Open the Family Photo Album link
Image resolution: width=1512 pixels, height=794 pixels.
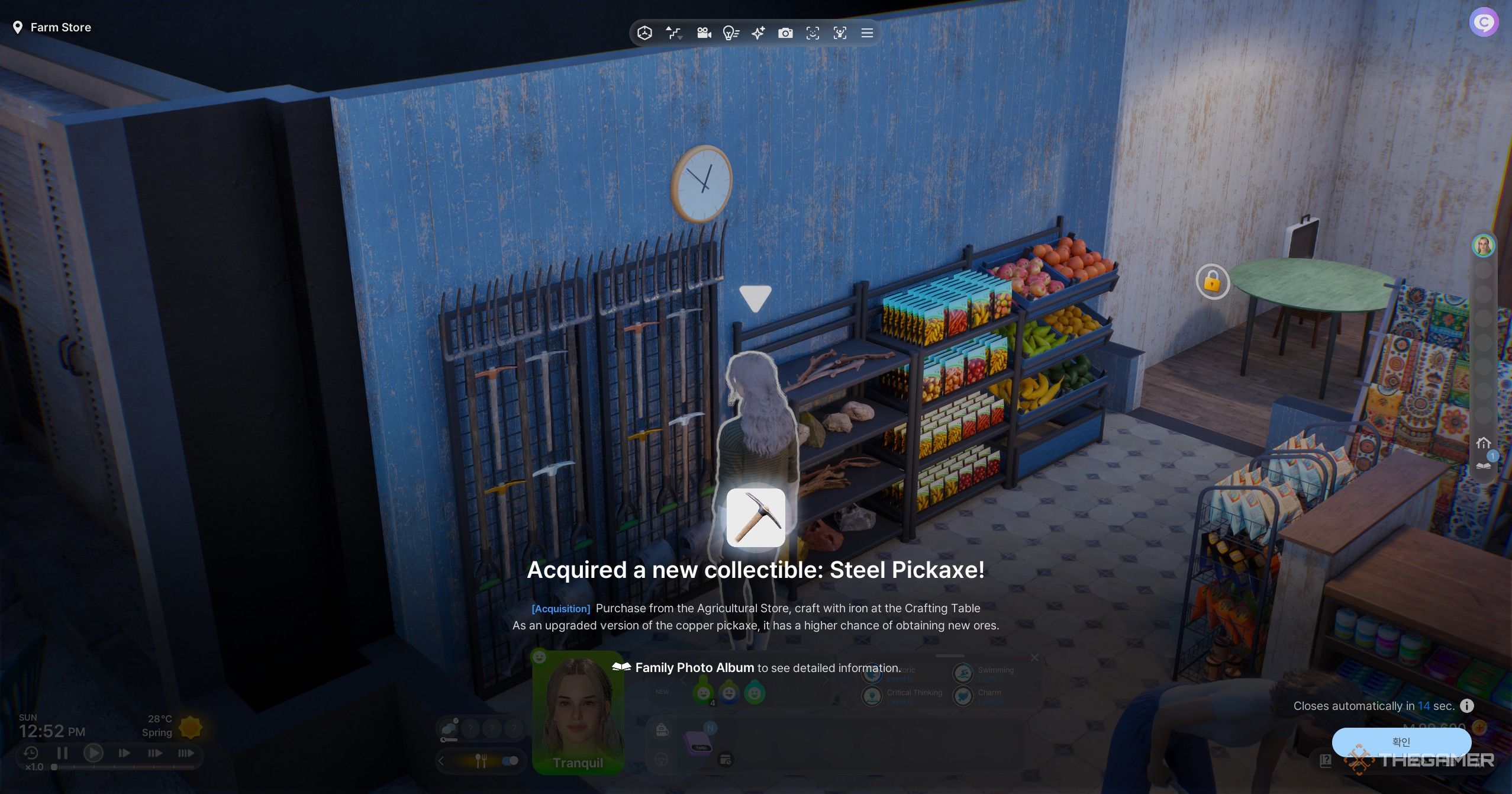click(695, 667)
